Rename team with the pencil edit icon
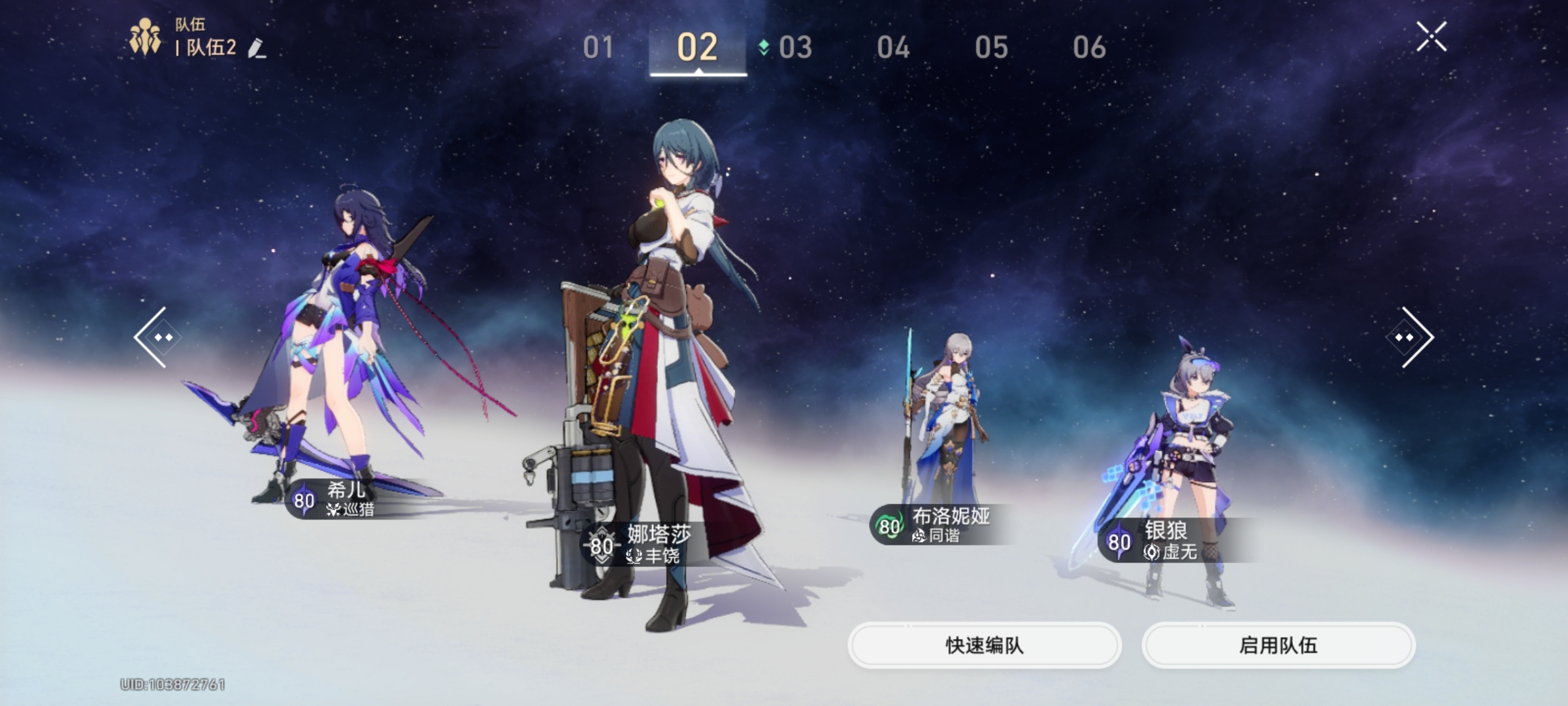The height and width of the screenshot is (706, 1568). coord(257,48)
